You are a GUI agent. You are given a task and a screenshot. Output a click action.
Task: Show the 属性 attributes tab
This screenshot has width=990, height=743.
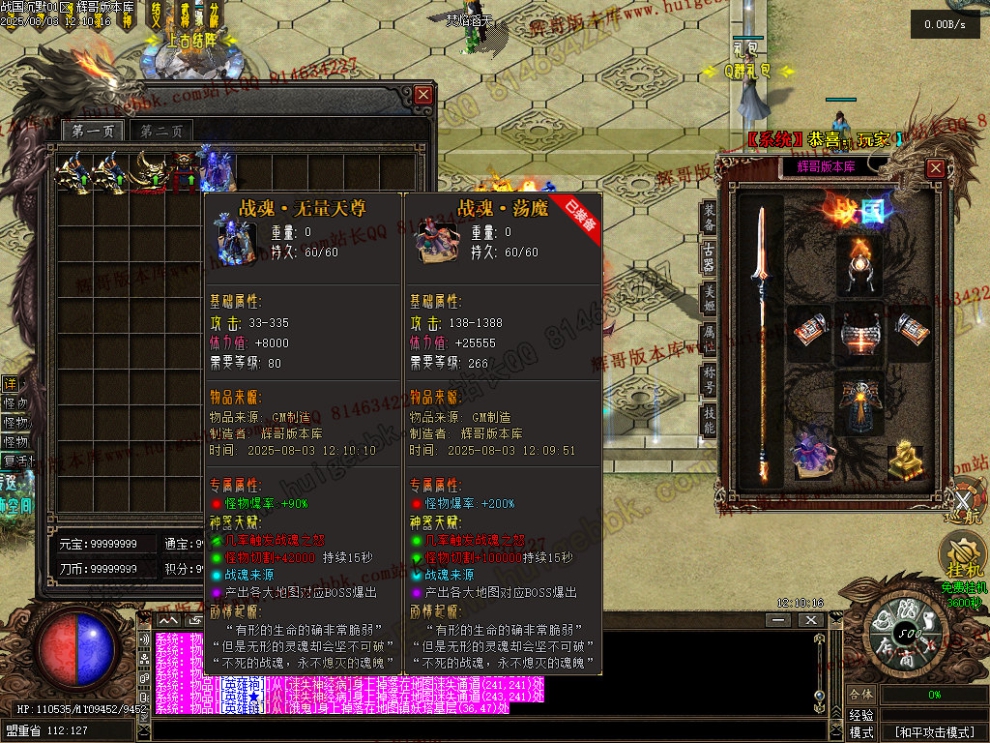click(x=709, y=338)
